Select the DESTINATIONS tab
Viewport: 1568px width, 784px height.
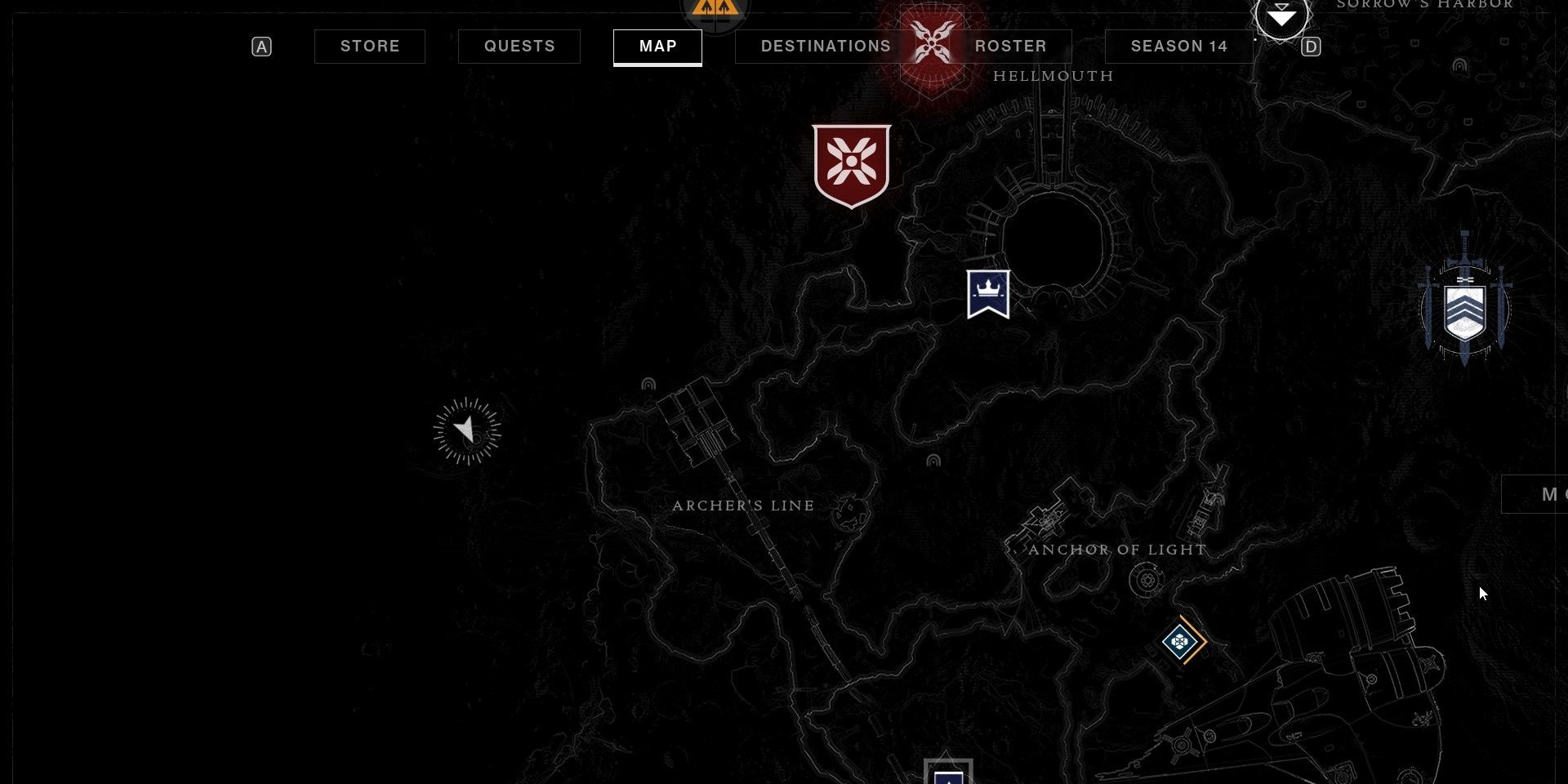tap(825, 47)
